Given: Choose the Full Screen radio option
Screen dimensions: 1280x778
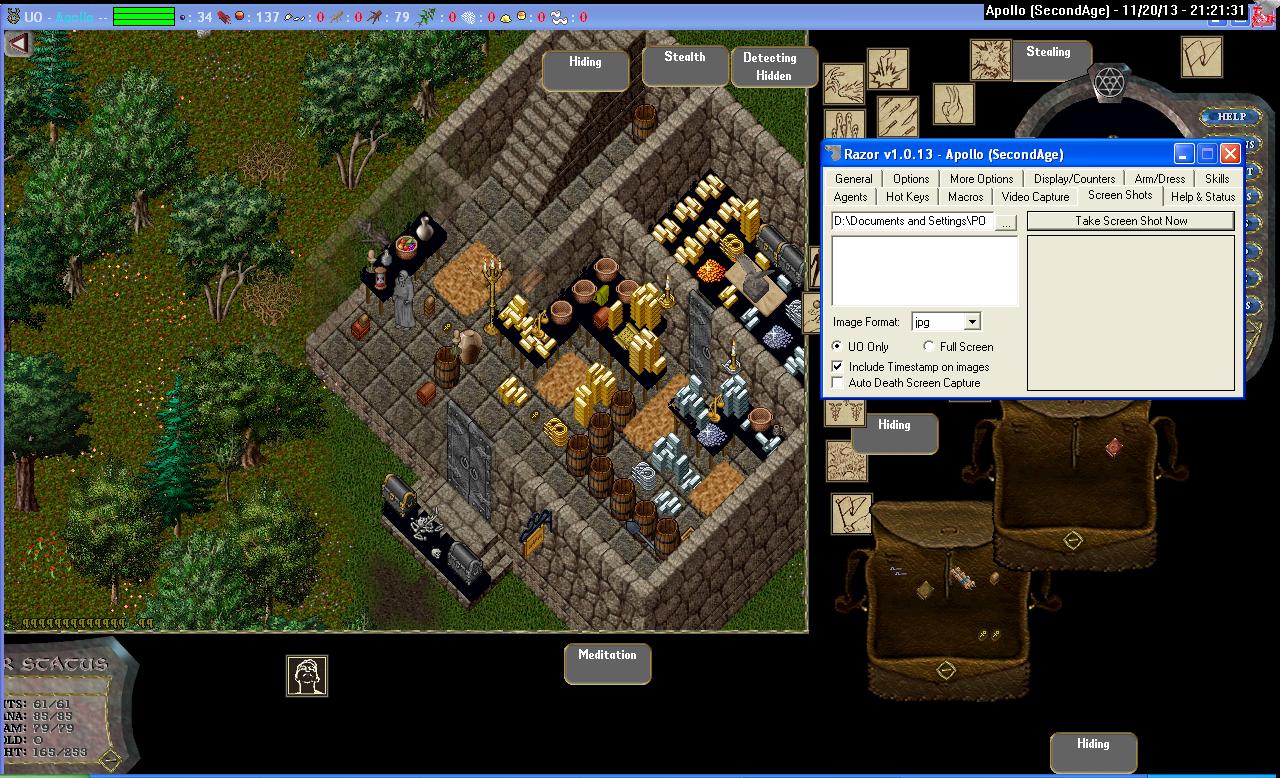Looking at the screenshot, I should (x=930, y=347).
